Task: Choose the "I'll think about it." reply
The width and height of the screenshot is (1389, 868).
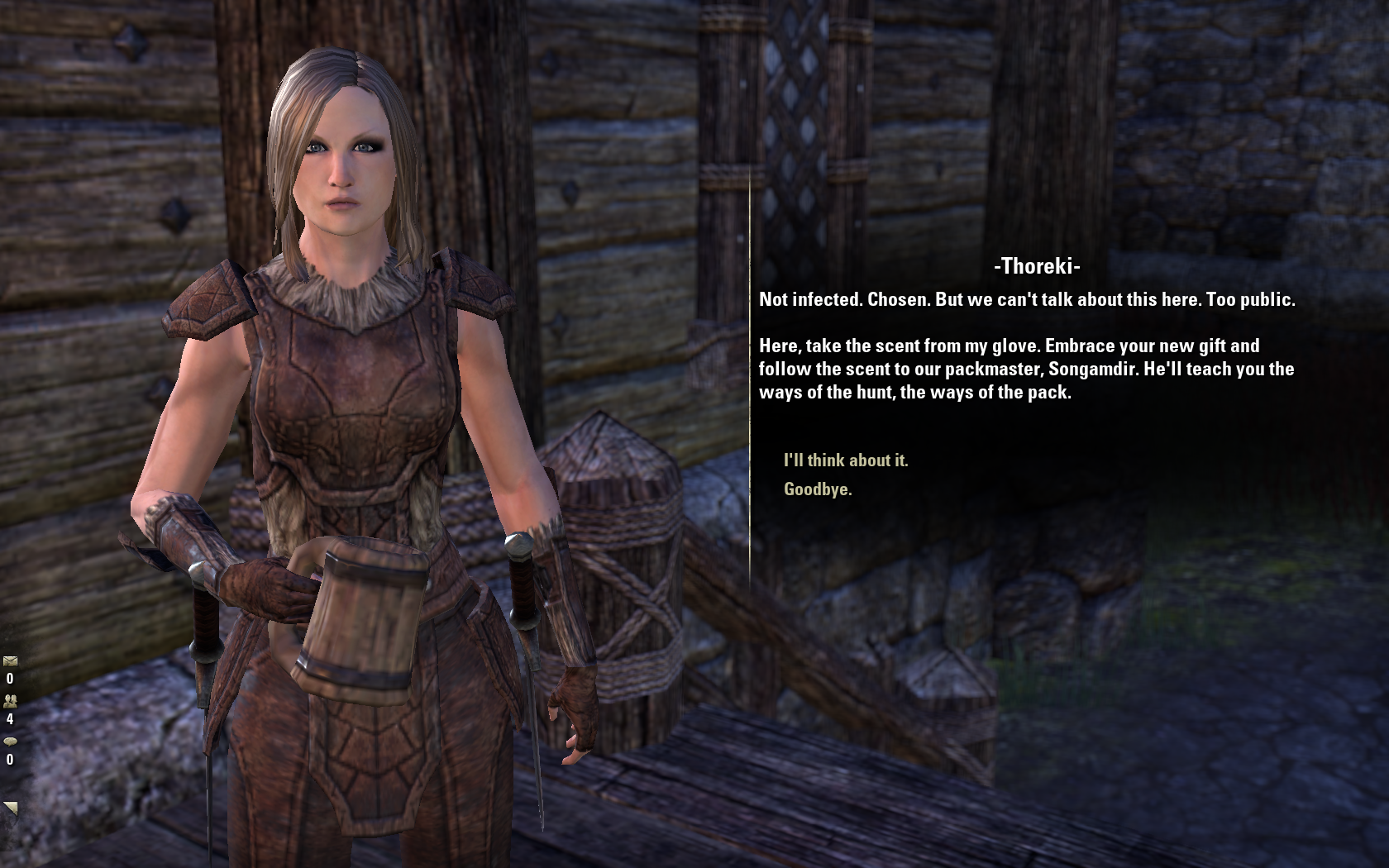Action: (845, 460)
